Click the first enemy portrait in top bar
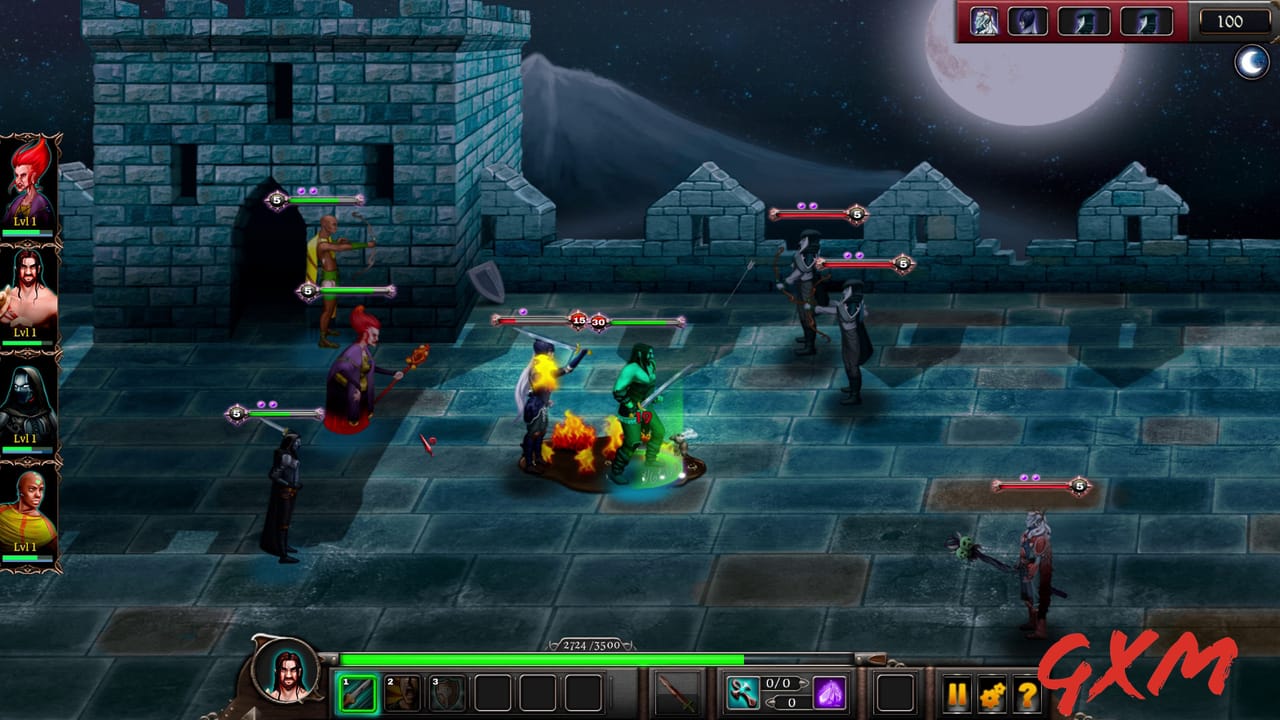This screenshot has width=1280, height=720. (984, 22)
